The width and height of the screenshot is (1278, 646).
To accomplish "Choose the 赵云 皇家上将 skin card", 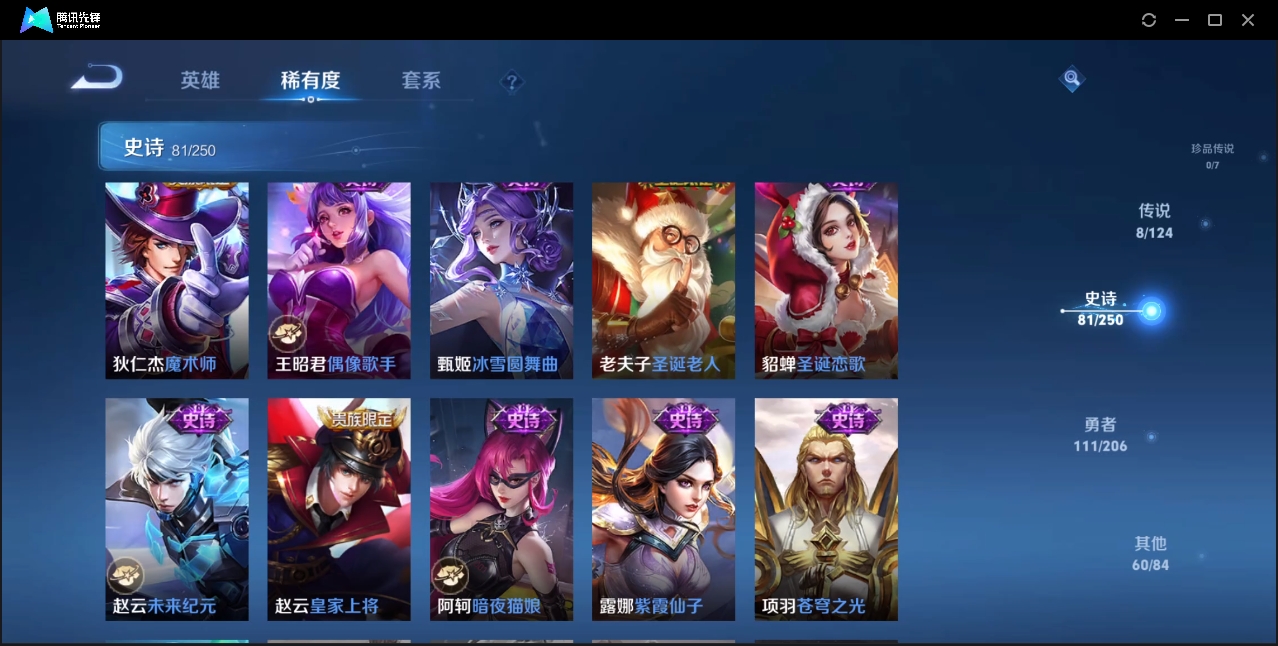I will pyautogui.click(x=339, y=509).
